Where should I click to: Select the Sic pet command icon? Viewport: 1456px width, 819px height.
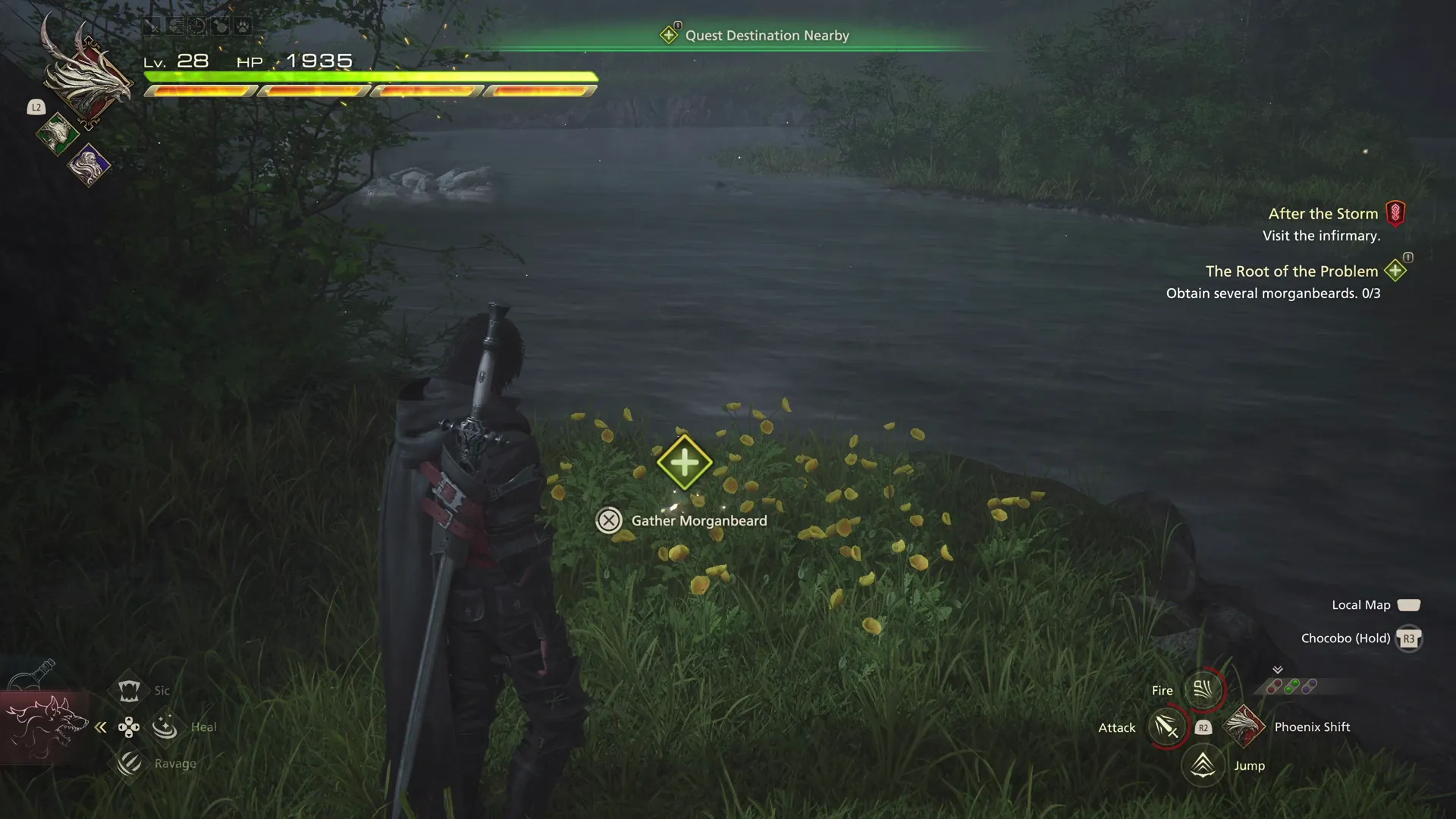point(129,689)
